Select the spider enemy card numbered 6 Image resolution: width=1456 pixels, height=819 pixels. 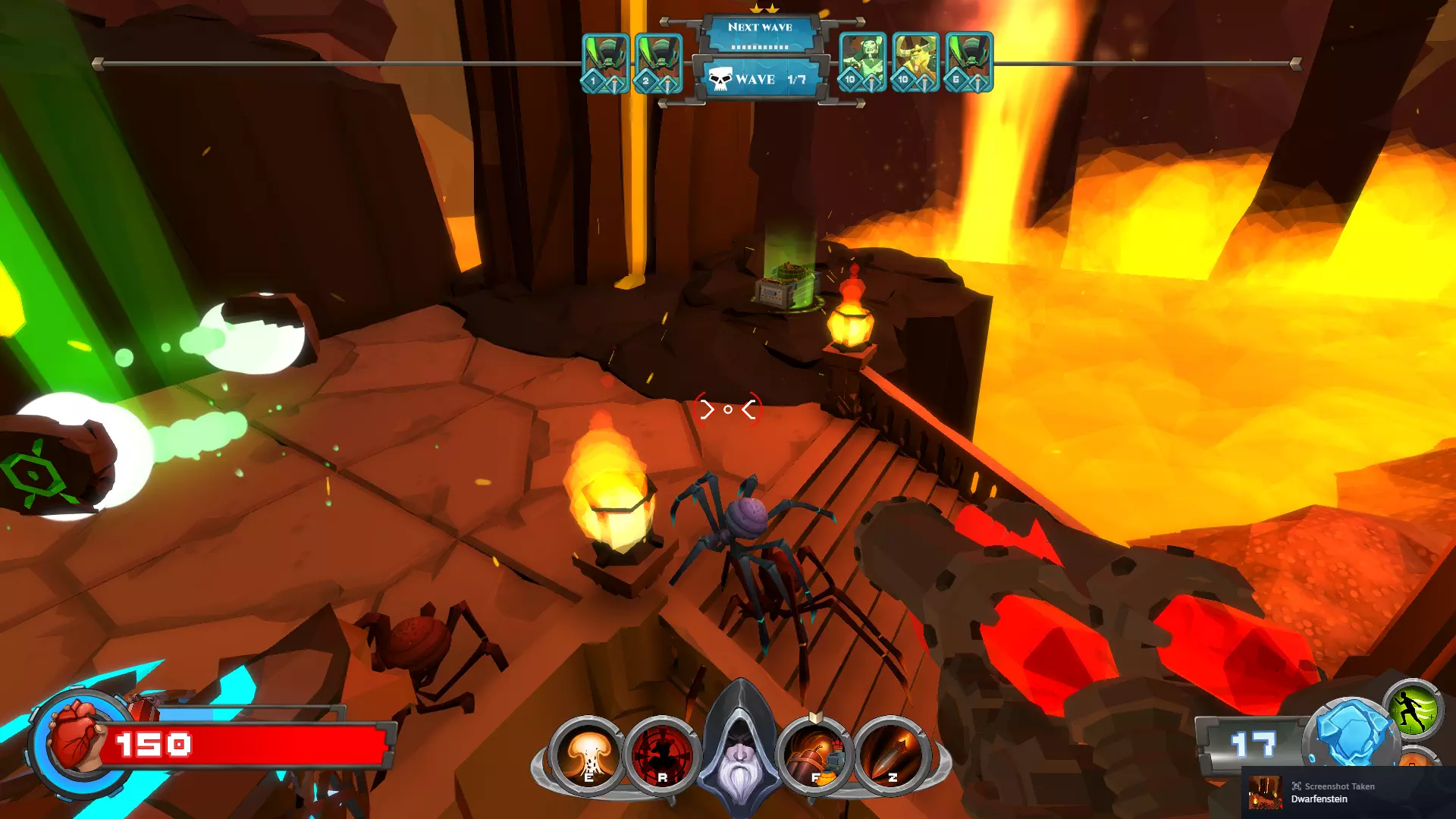click(968, 62)
